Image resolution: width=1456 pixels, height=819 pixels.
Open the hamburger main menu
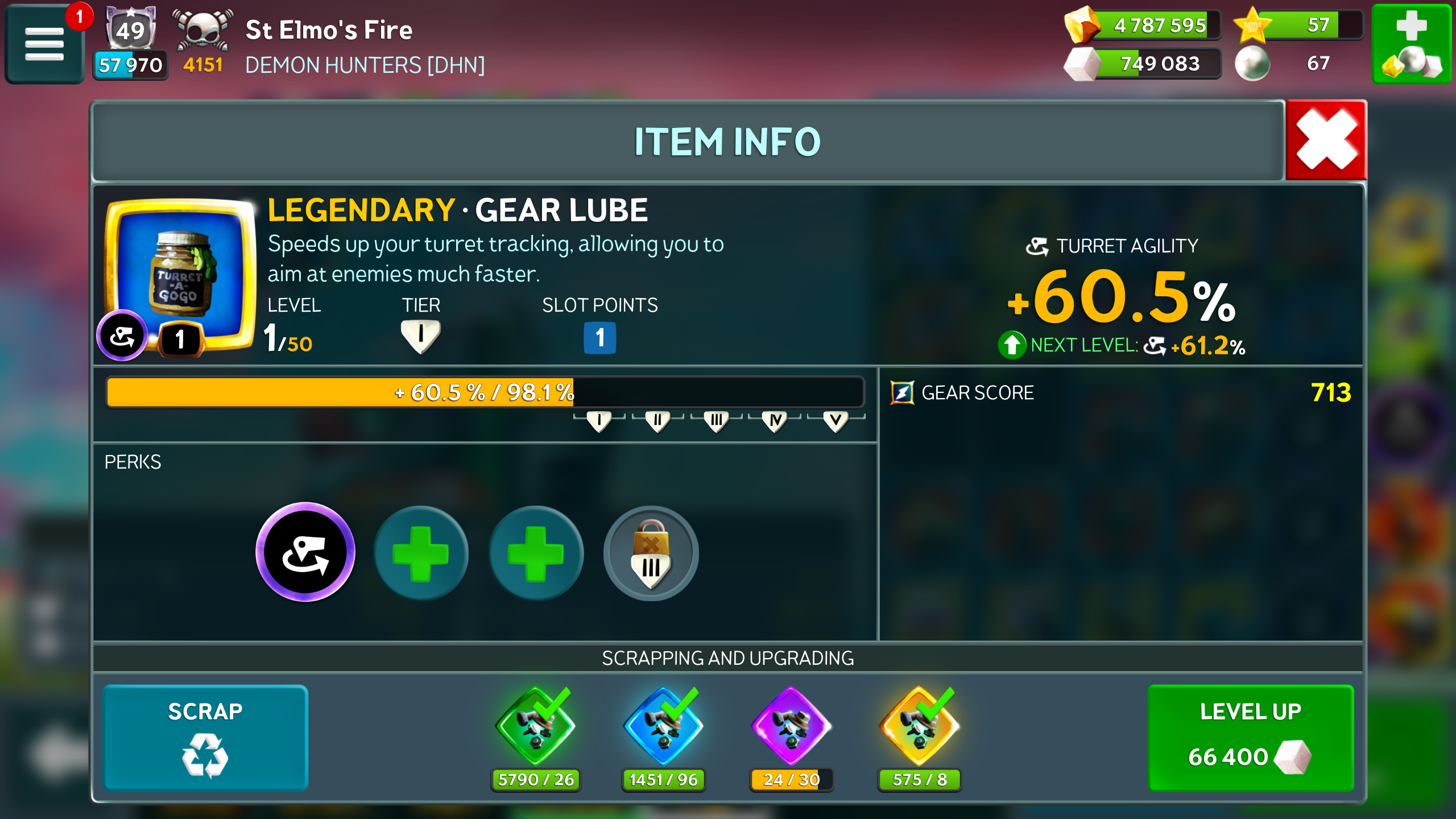tap(44, 44)
